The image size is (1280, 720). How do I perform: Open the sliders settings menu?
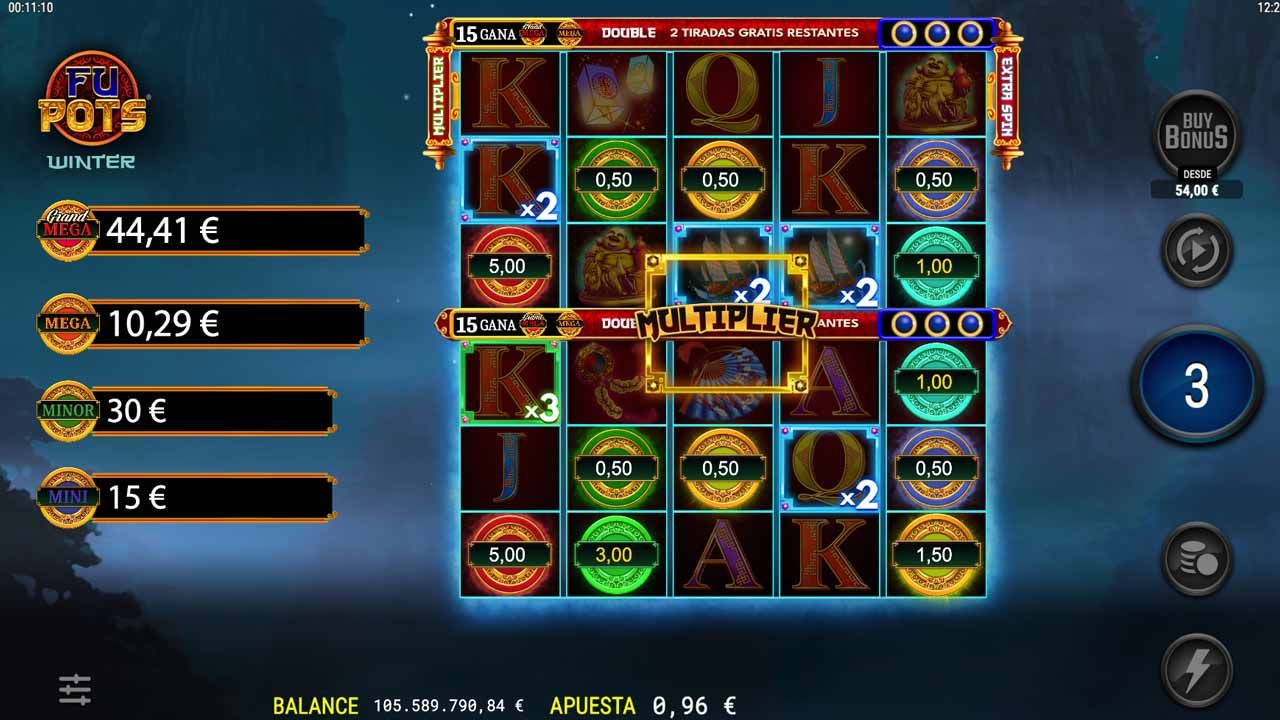point(75,688)
